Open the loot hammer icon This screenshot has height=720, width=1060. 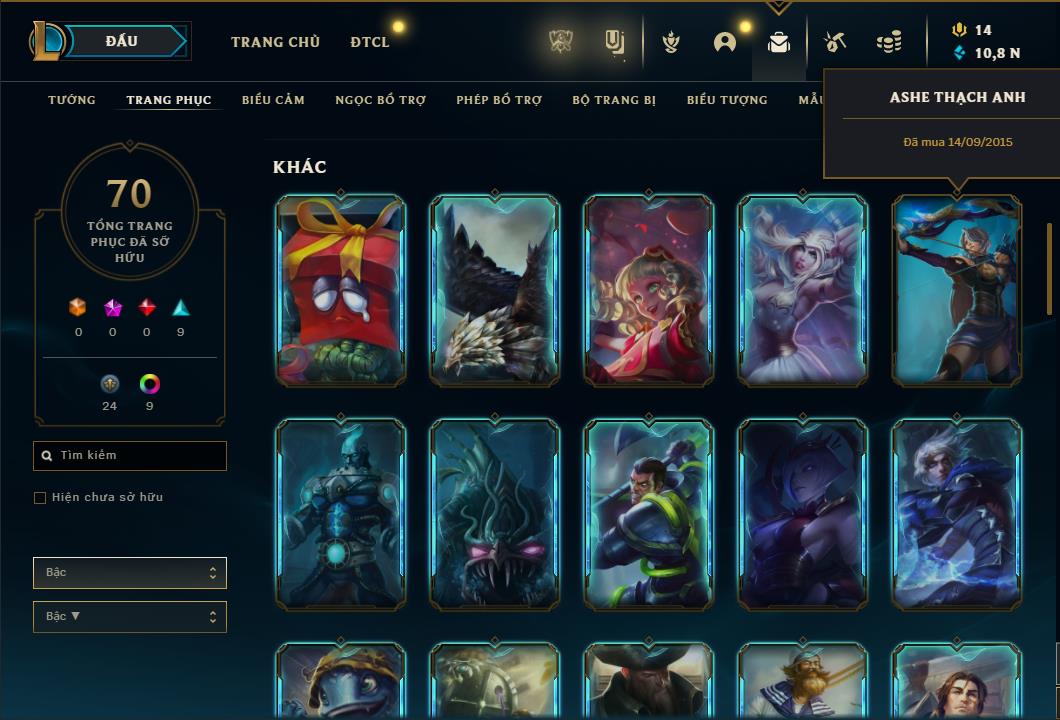tap(835, 42)
